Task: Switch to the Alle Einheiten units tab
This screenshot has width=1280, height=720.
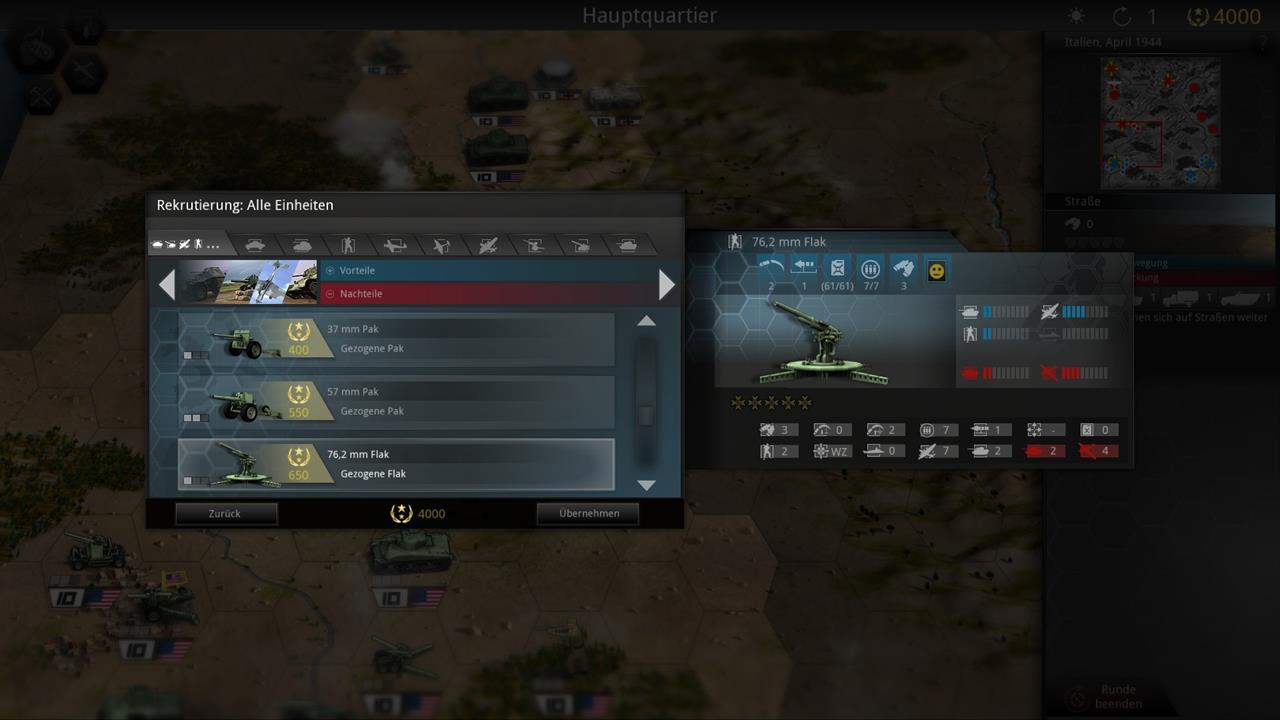Action: pyautogui.click(x=188, y=243)
